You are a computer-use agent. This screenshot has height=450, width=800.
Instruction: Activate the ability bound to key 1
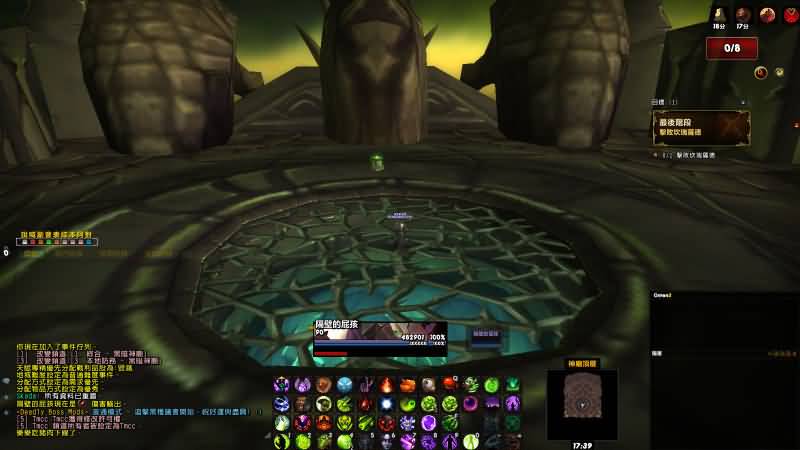282,440
